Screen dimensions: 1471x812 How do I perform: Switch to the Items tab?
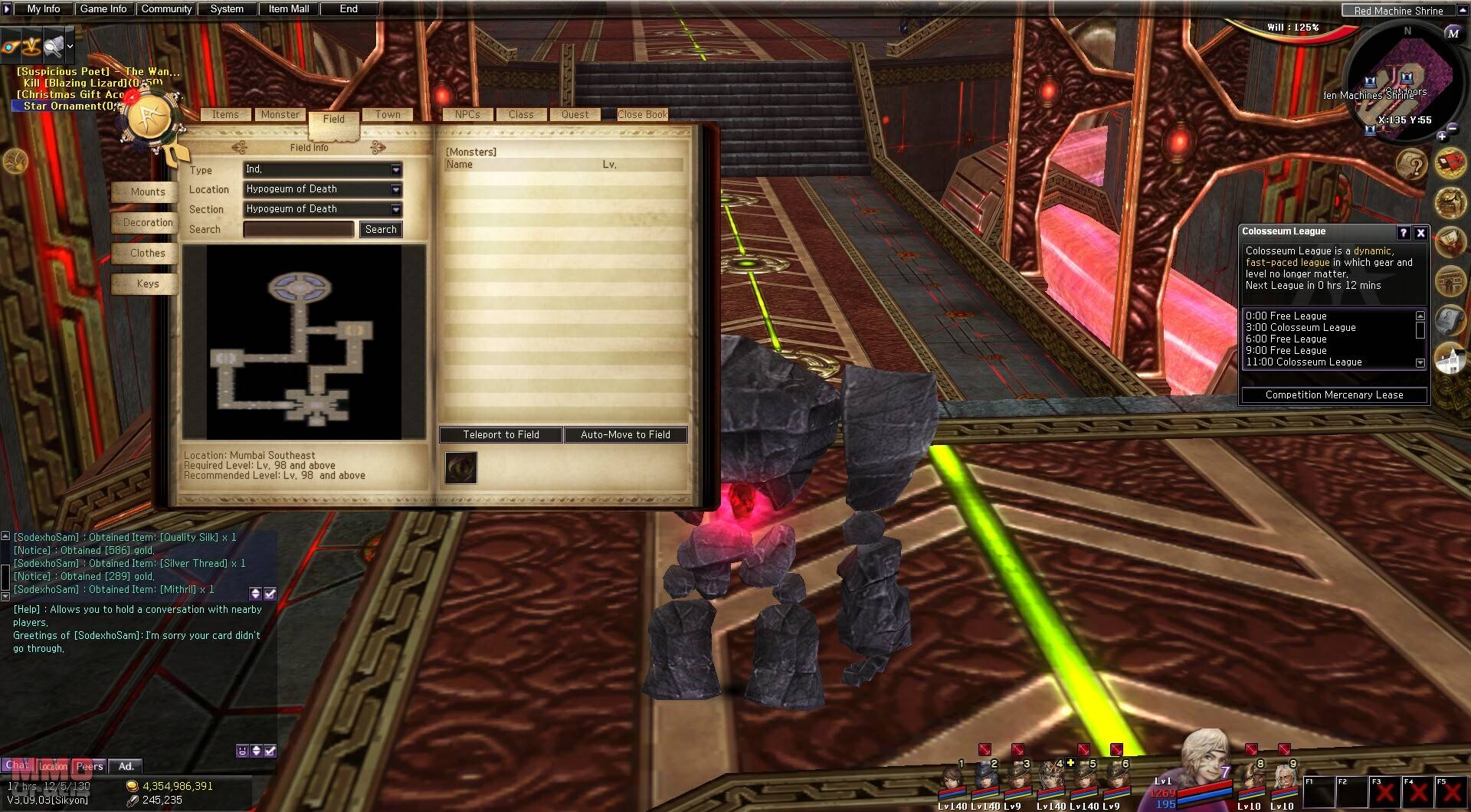pos(225,115)
